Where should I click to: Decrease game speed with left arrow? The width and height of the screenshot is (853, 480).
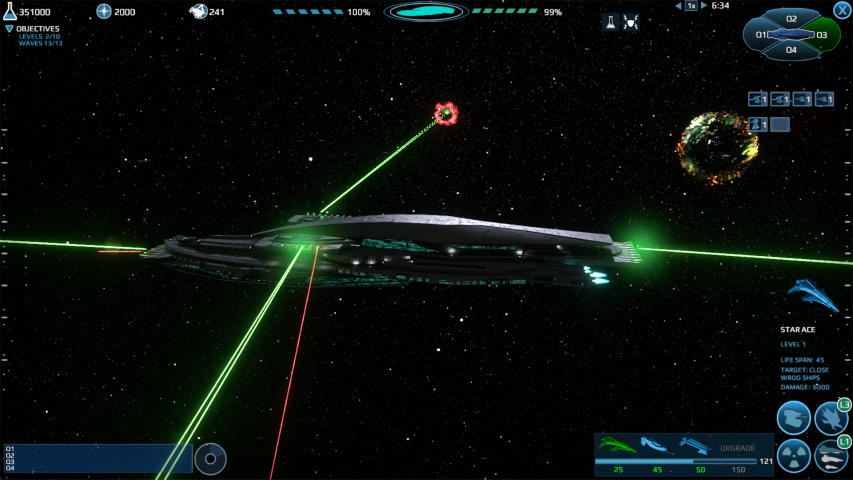click(677, 6)
